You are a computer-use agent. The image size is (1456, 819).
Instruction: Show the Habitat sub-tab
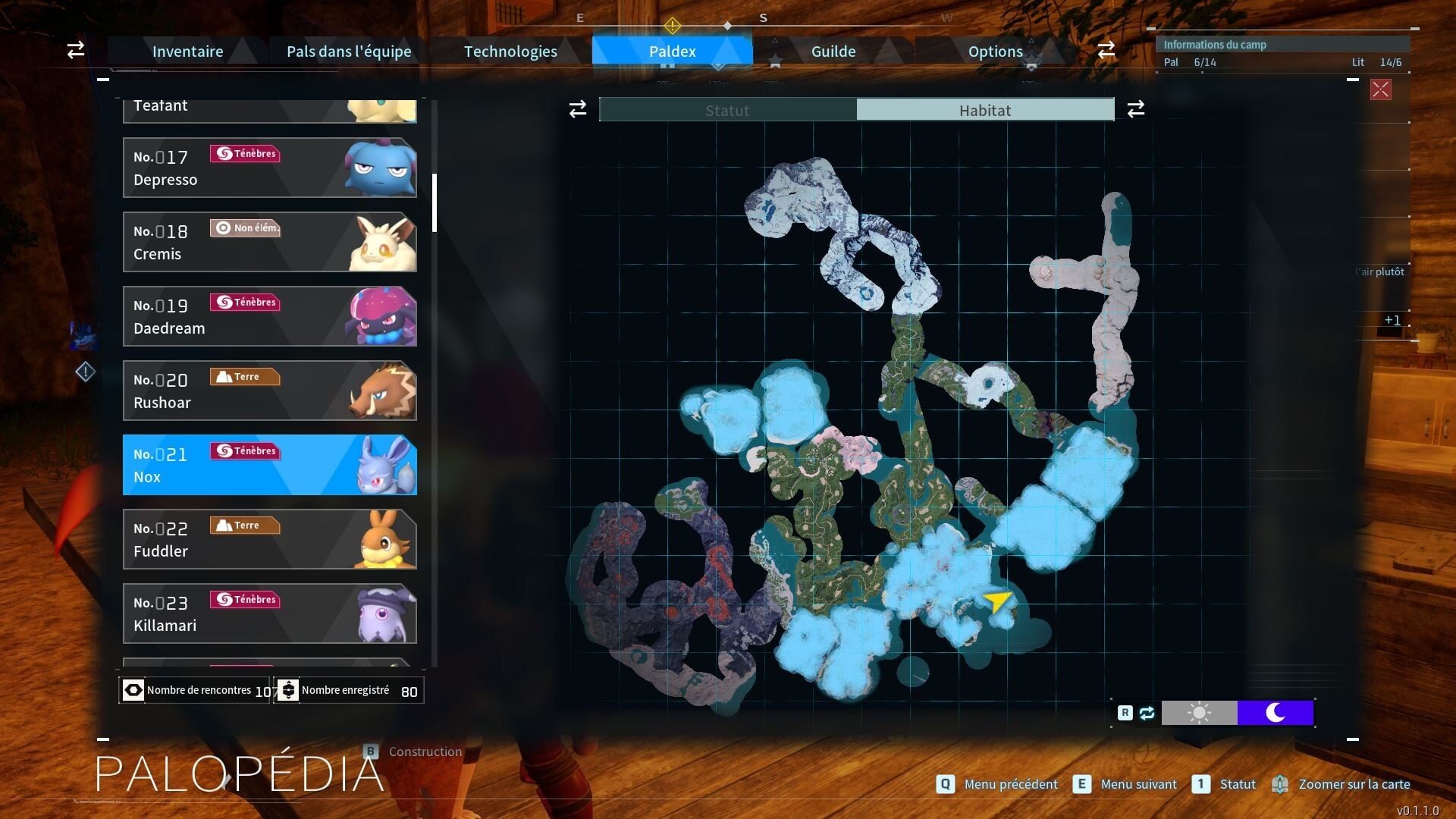coord(985,110)
